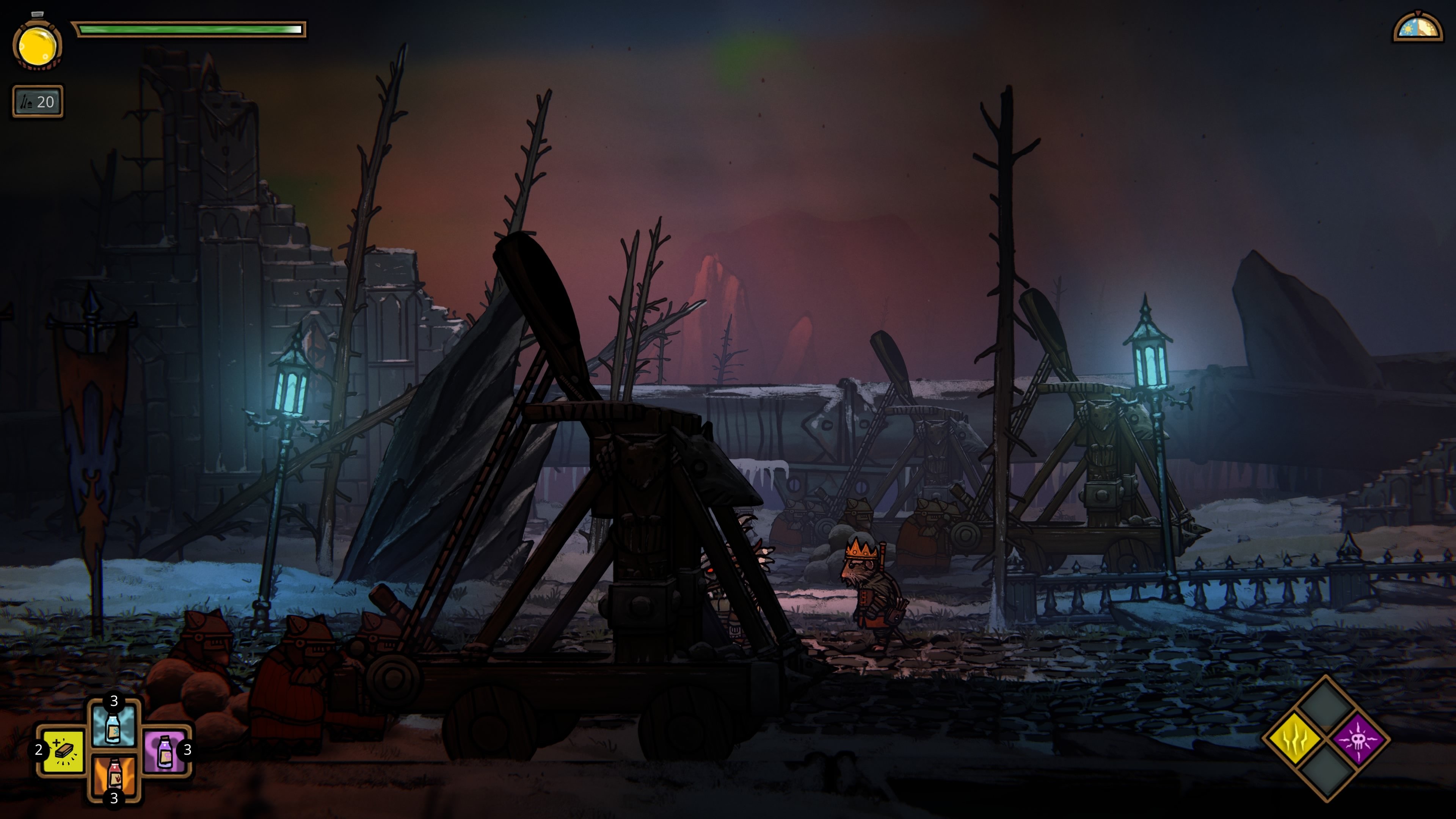Click the yellow healing flask icon
Viewport: 1456px width, 819px height.
click(37, 44)
